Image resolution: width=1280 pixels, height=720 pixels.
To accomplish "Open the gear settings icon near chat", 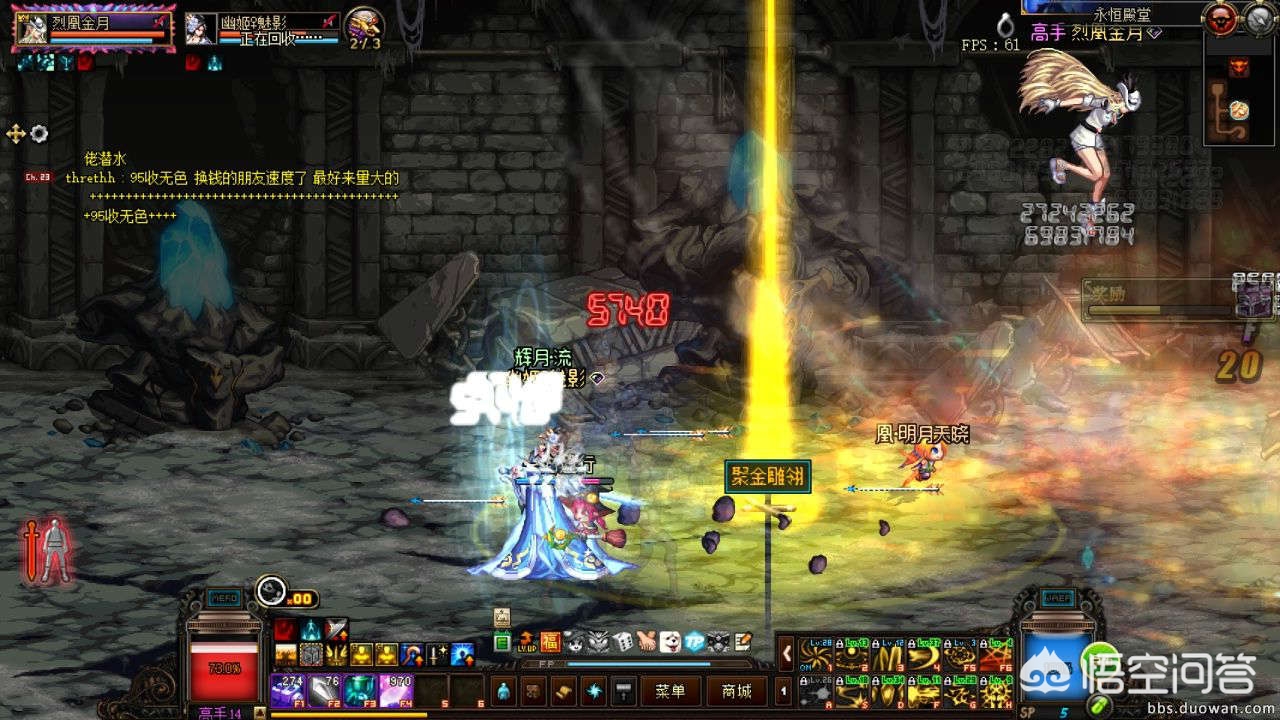I will tap(39, 133).
